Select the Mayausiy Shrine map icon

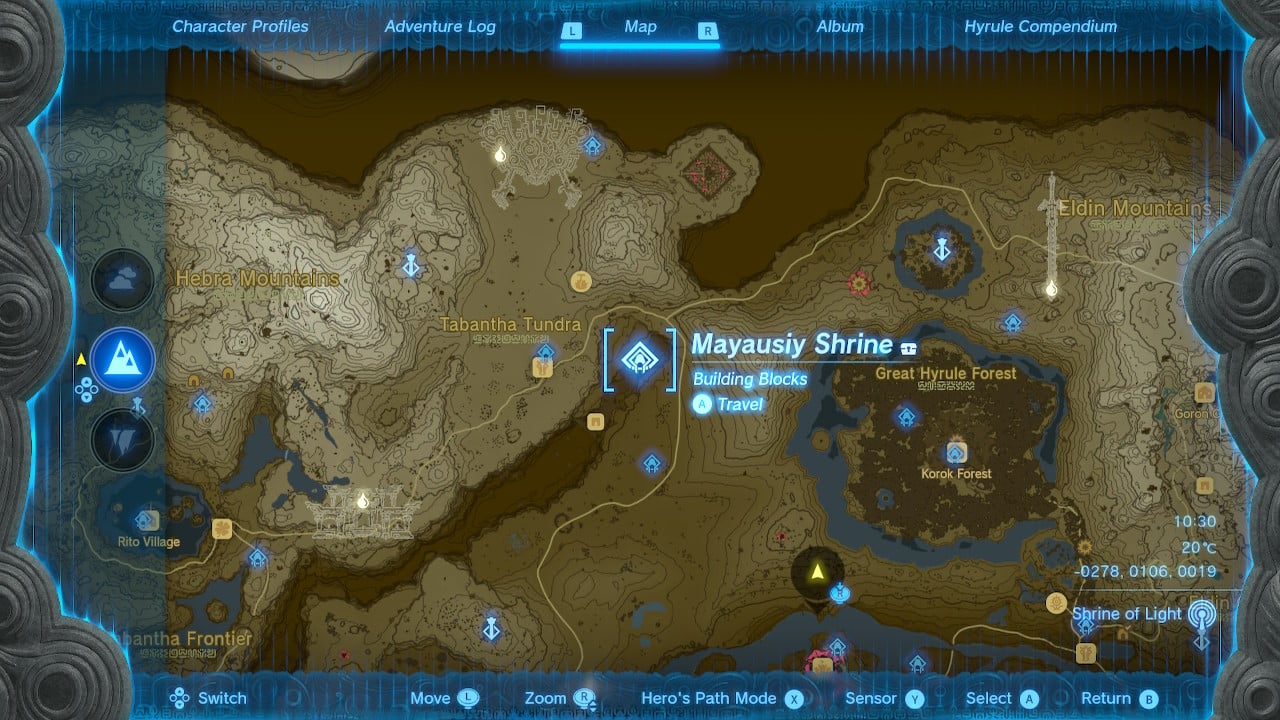point(640,358)
